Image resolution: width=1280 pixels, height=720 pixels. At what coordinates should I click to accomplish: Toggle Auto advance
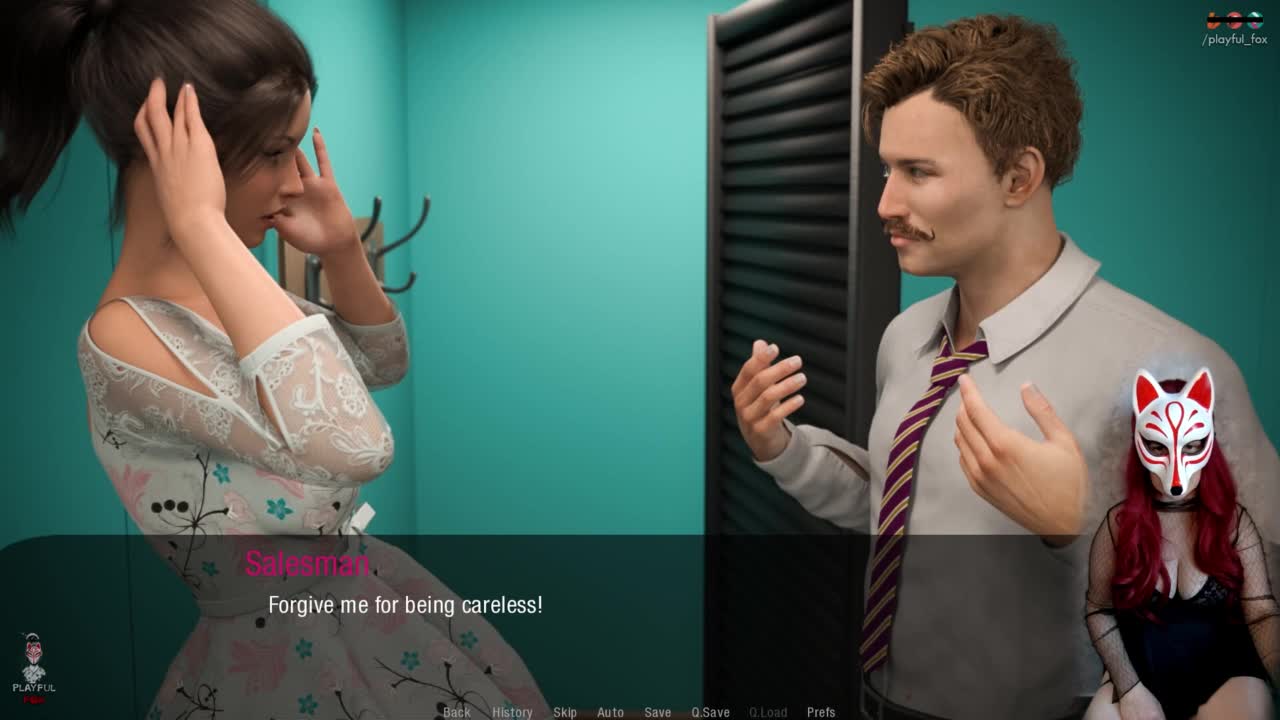[610, 712]
